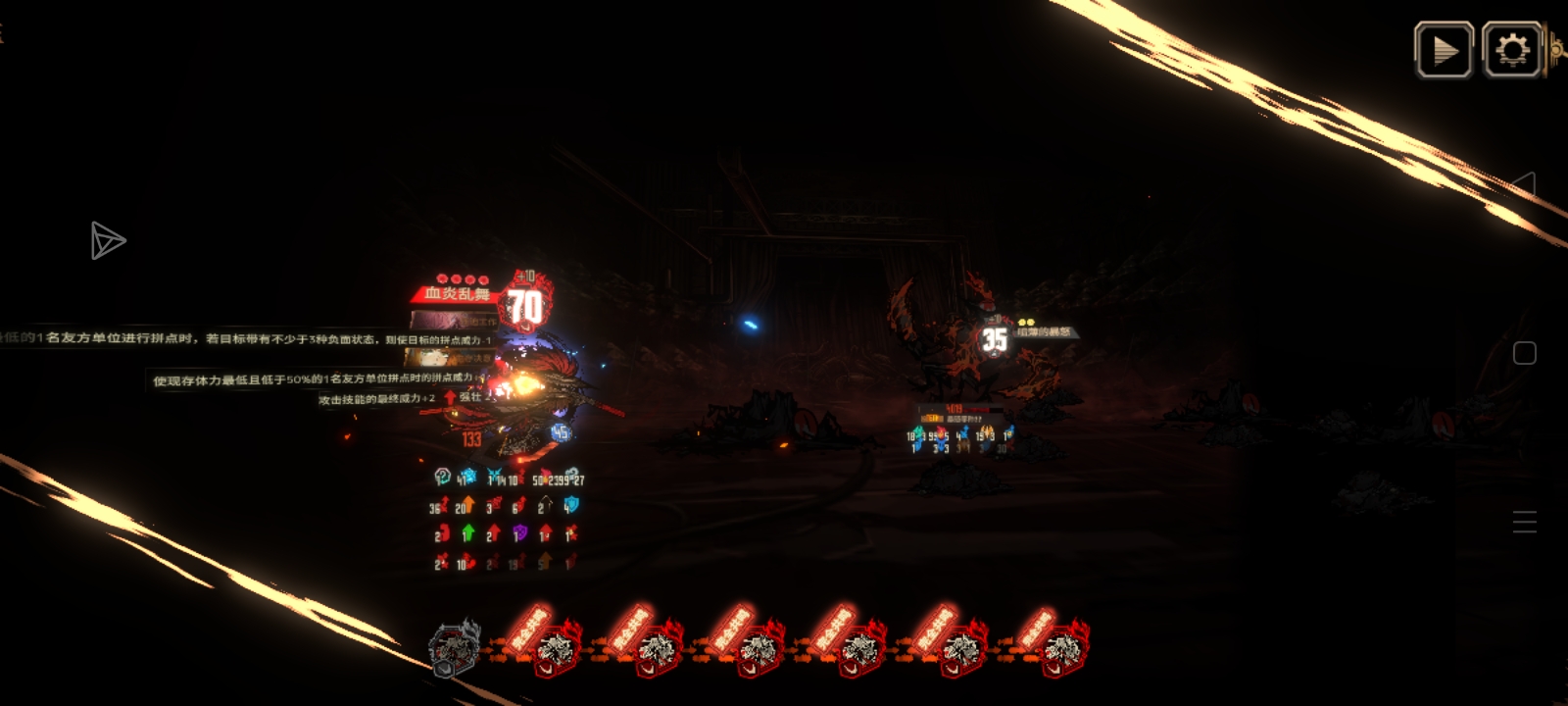
Task: Open the gear settings menu
Action: click(x=1512, y=50)
